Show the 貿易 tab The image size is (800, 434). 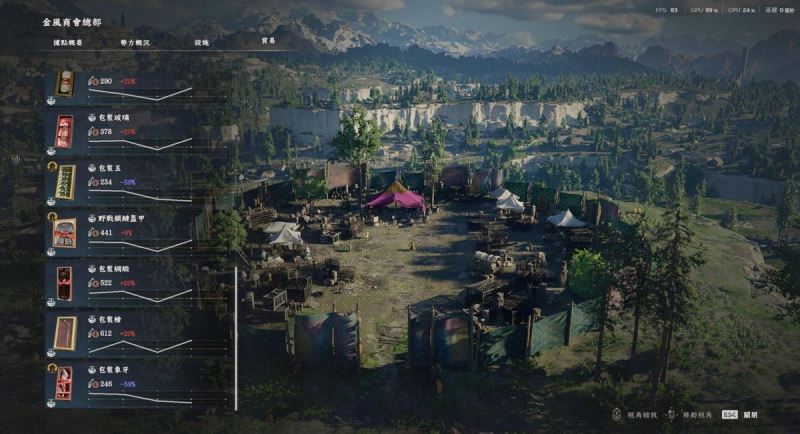268,42
